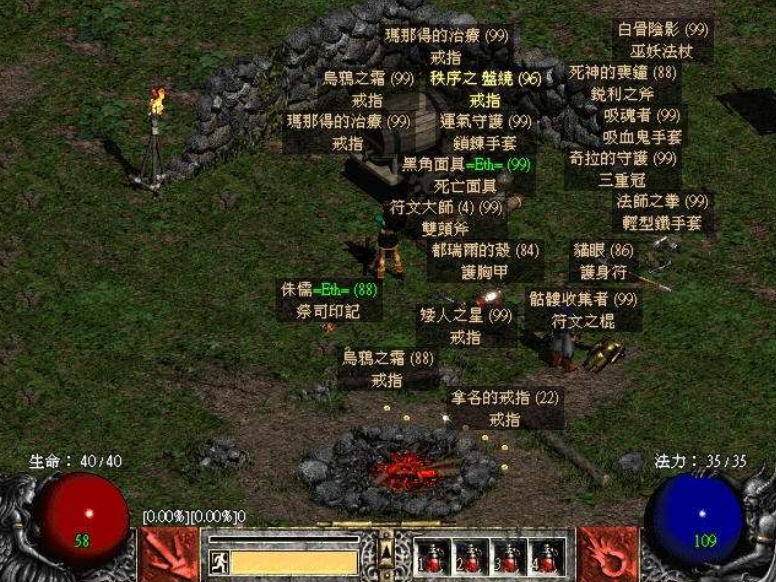Pick up the 烏鴉之霜 (88) ring label
Viewport: 776px width, 582px height.
pos(388,358)
